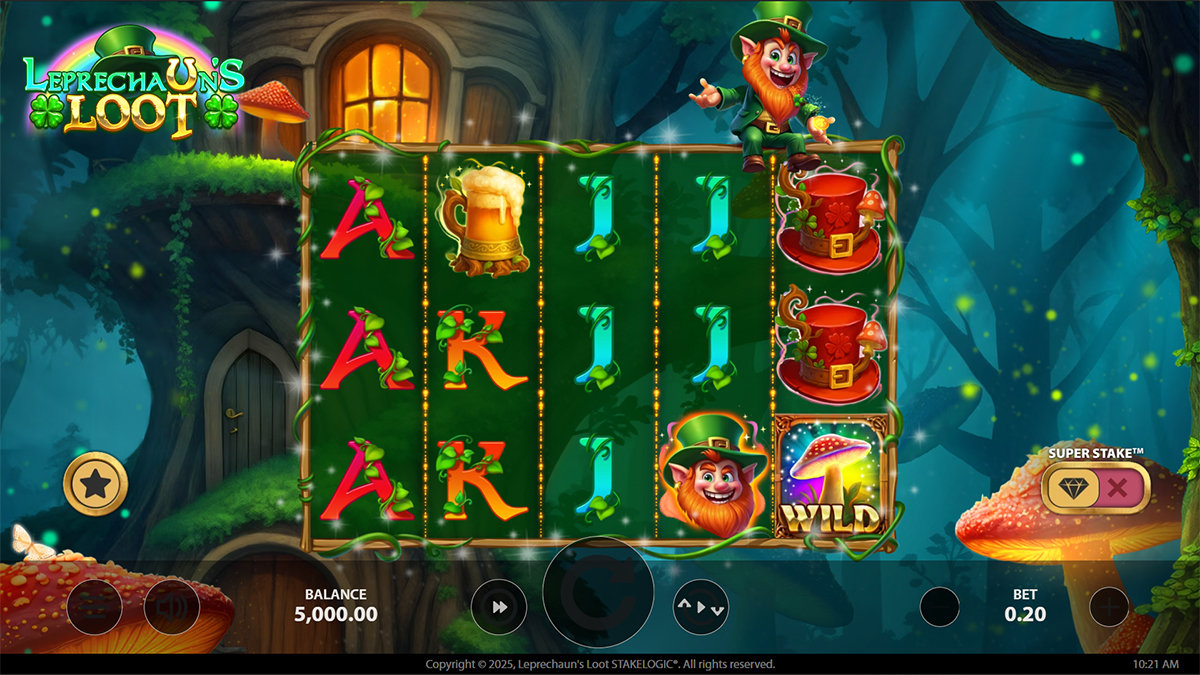Open the autoplay options button
Screen dimensions: 1200x675
pos(700,607)
